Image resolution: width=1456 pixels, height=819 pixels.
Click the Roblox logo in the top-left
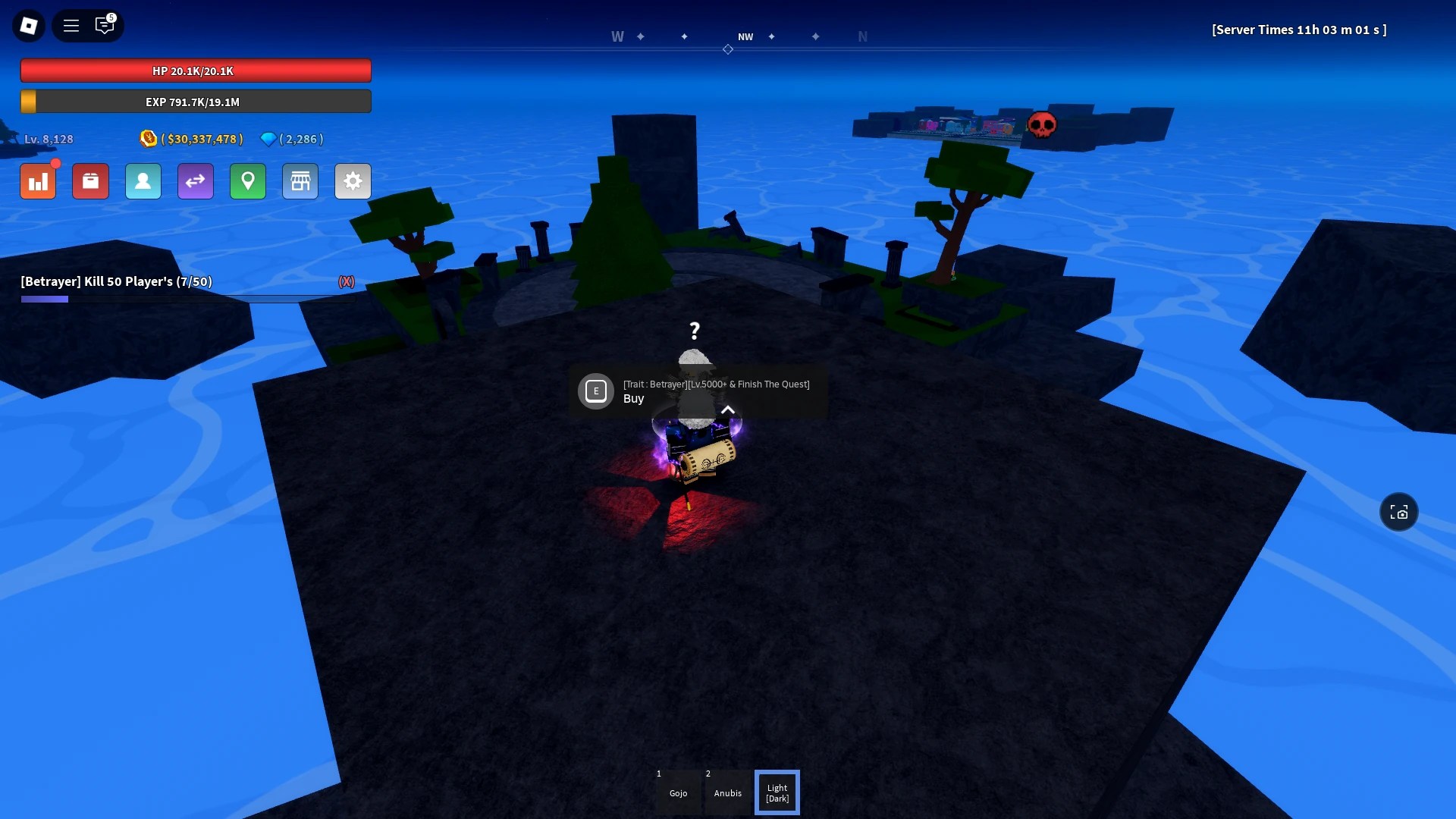point(28,25)
